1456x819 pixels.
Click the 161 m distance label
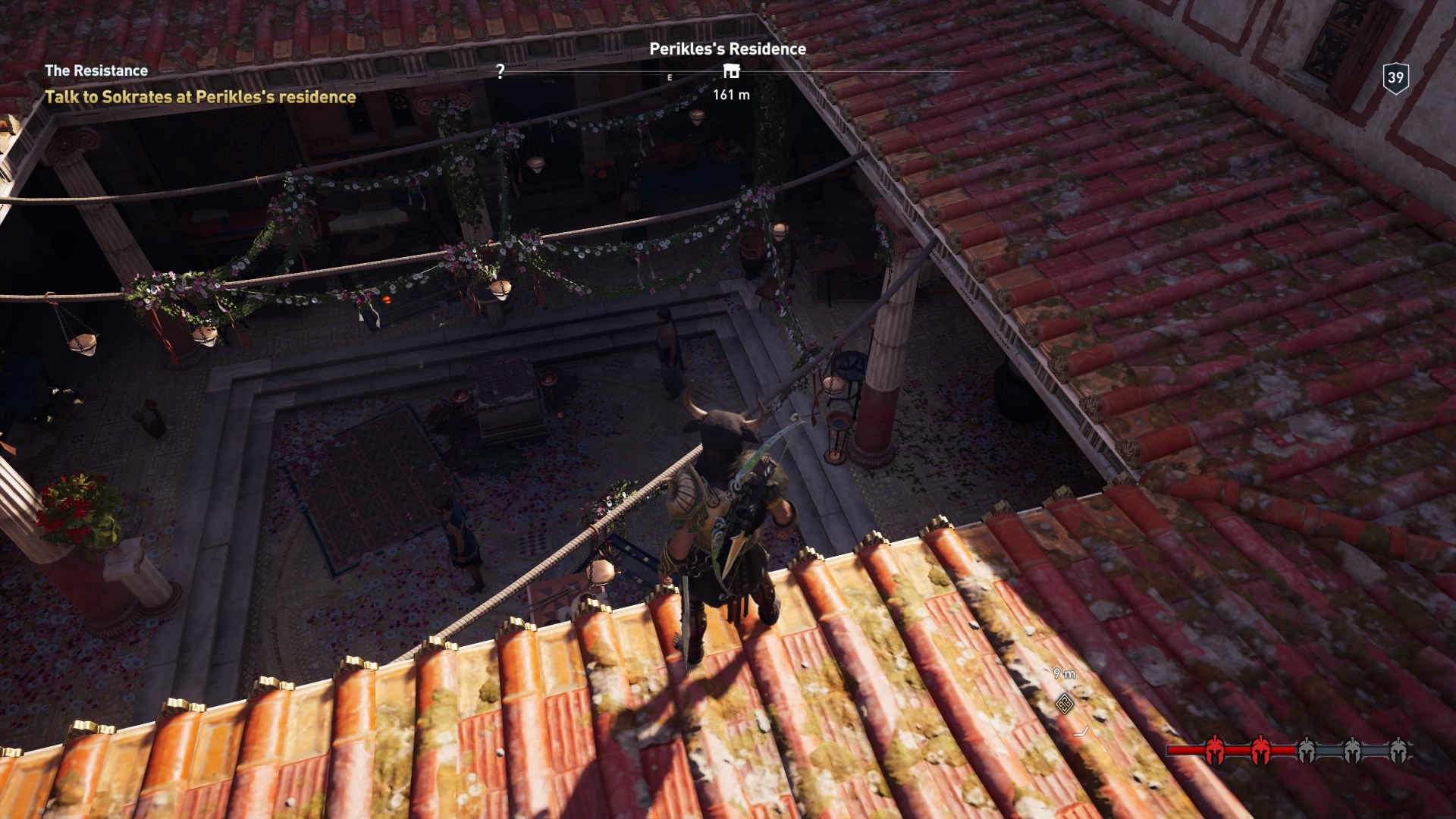point(731,95)
